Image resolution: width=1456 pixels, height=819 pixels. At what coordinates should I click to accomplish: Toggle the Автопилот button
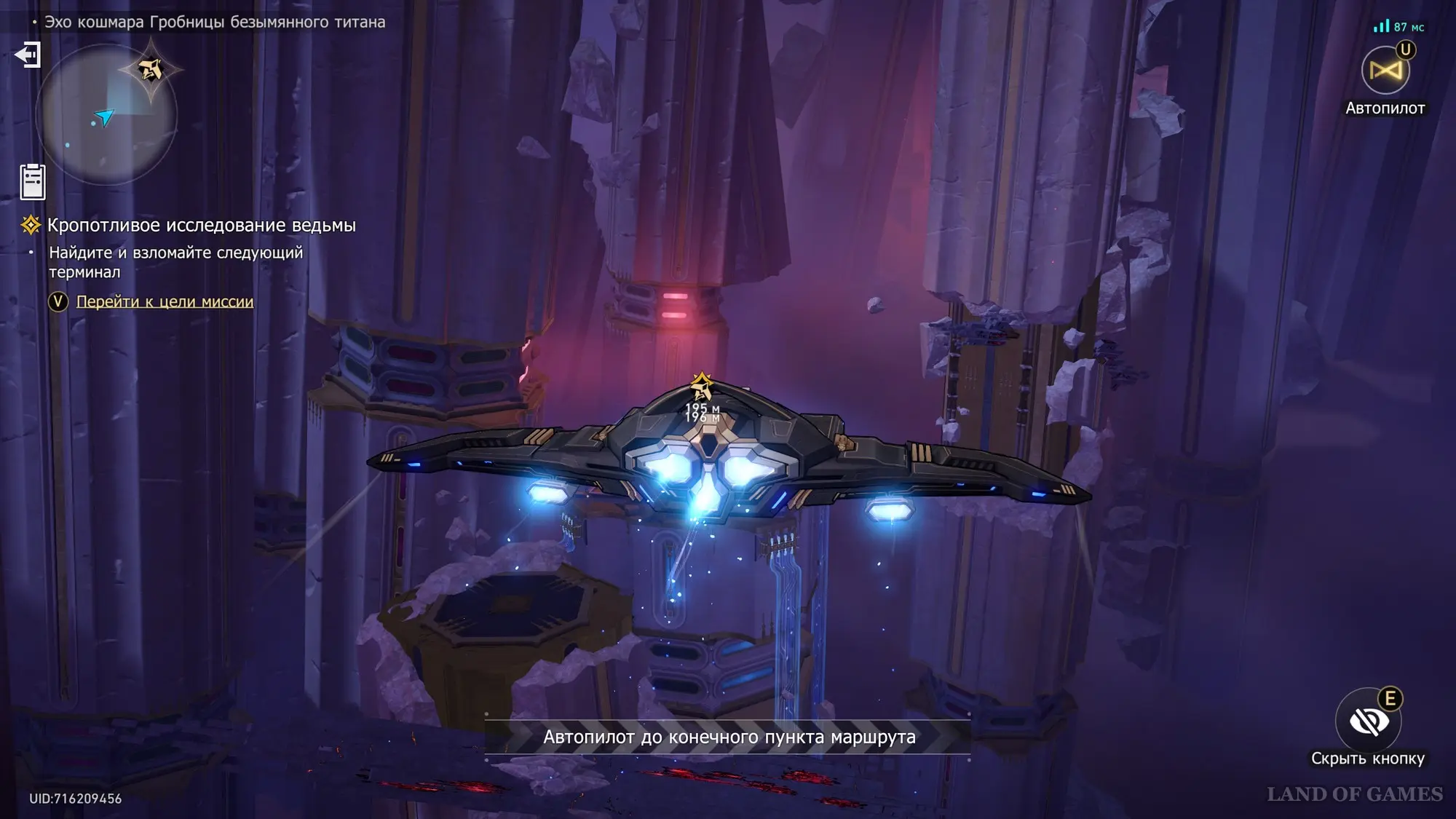point(1385,71)
